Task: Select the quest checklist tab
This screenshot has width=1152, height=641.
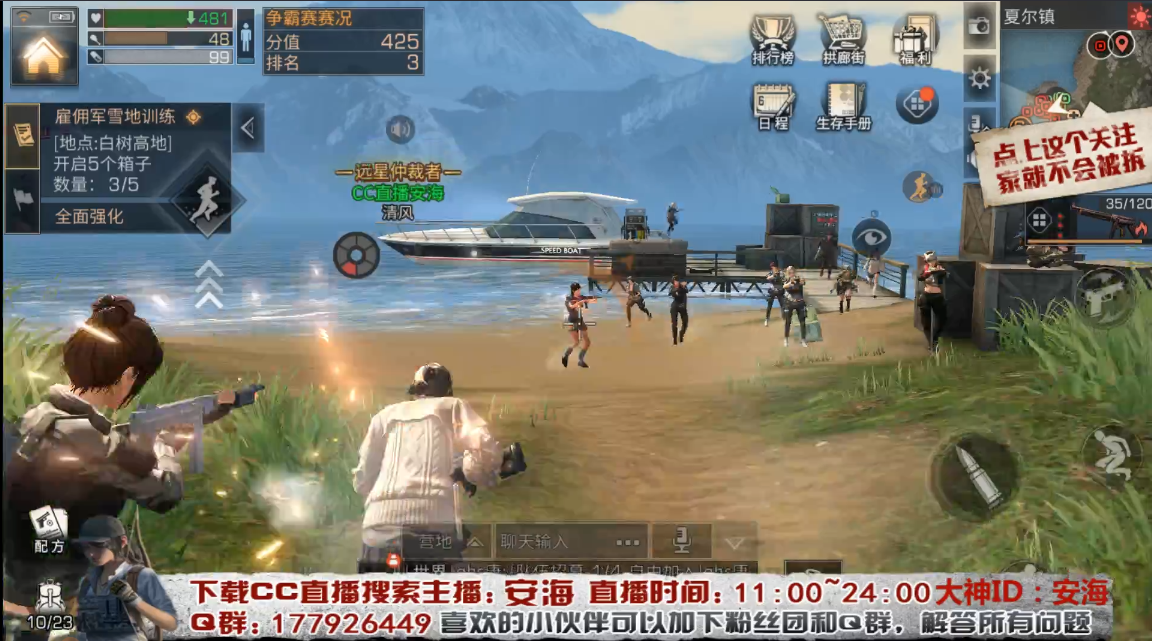Action: click(22, 135)
